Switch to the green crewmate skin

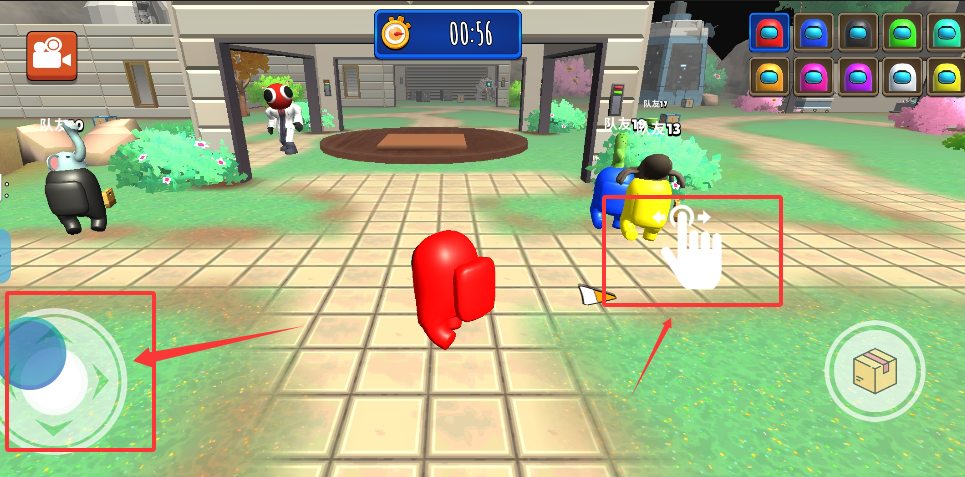pyautogui.click(x=904, y=33)
